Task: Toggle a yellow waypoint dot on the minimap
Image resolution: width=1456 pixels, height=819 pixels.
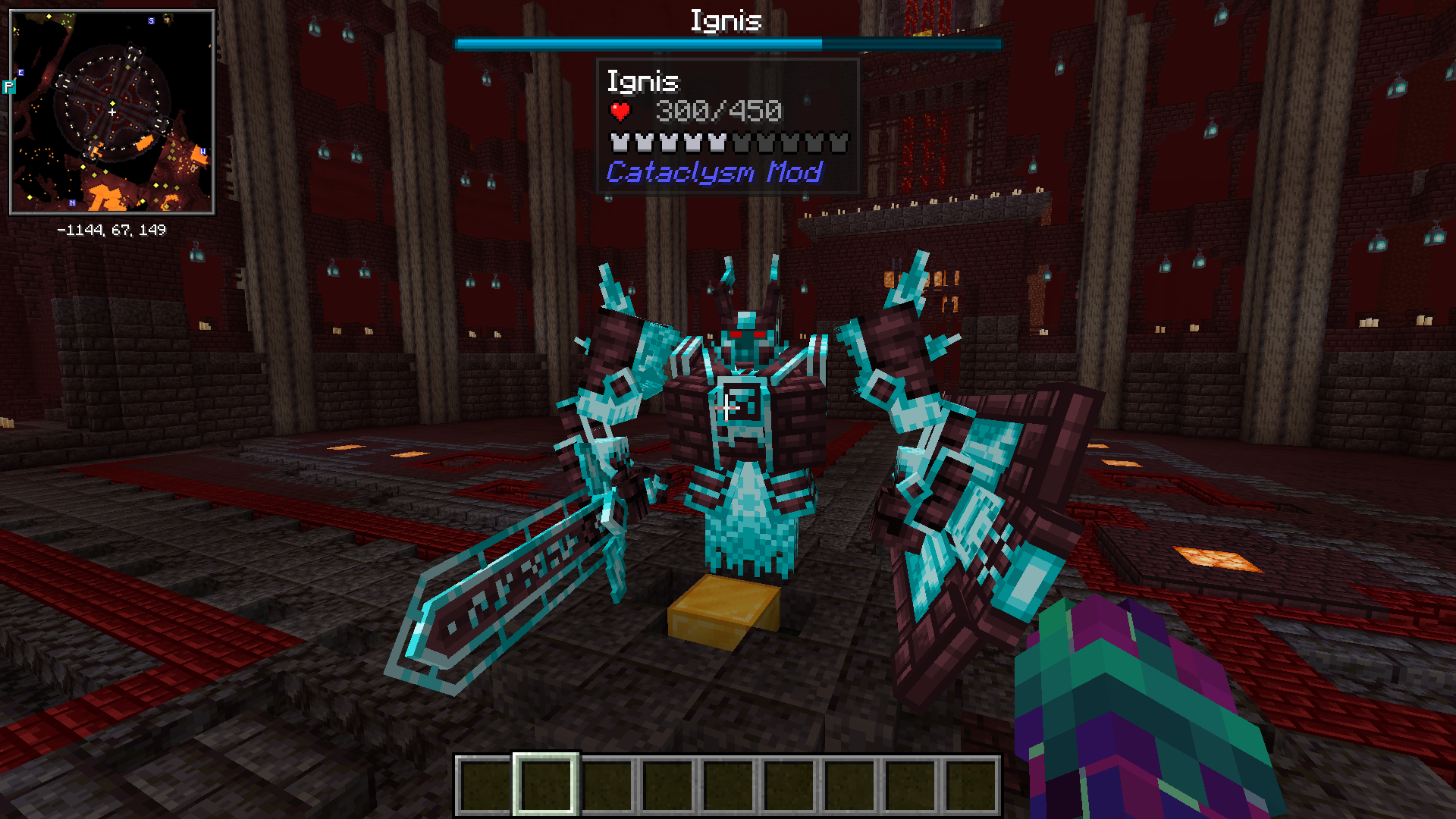Action: pos(112,103)
